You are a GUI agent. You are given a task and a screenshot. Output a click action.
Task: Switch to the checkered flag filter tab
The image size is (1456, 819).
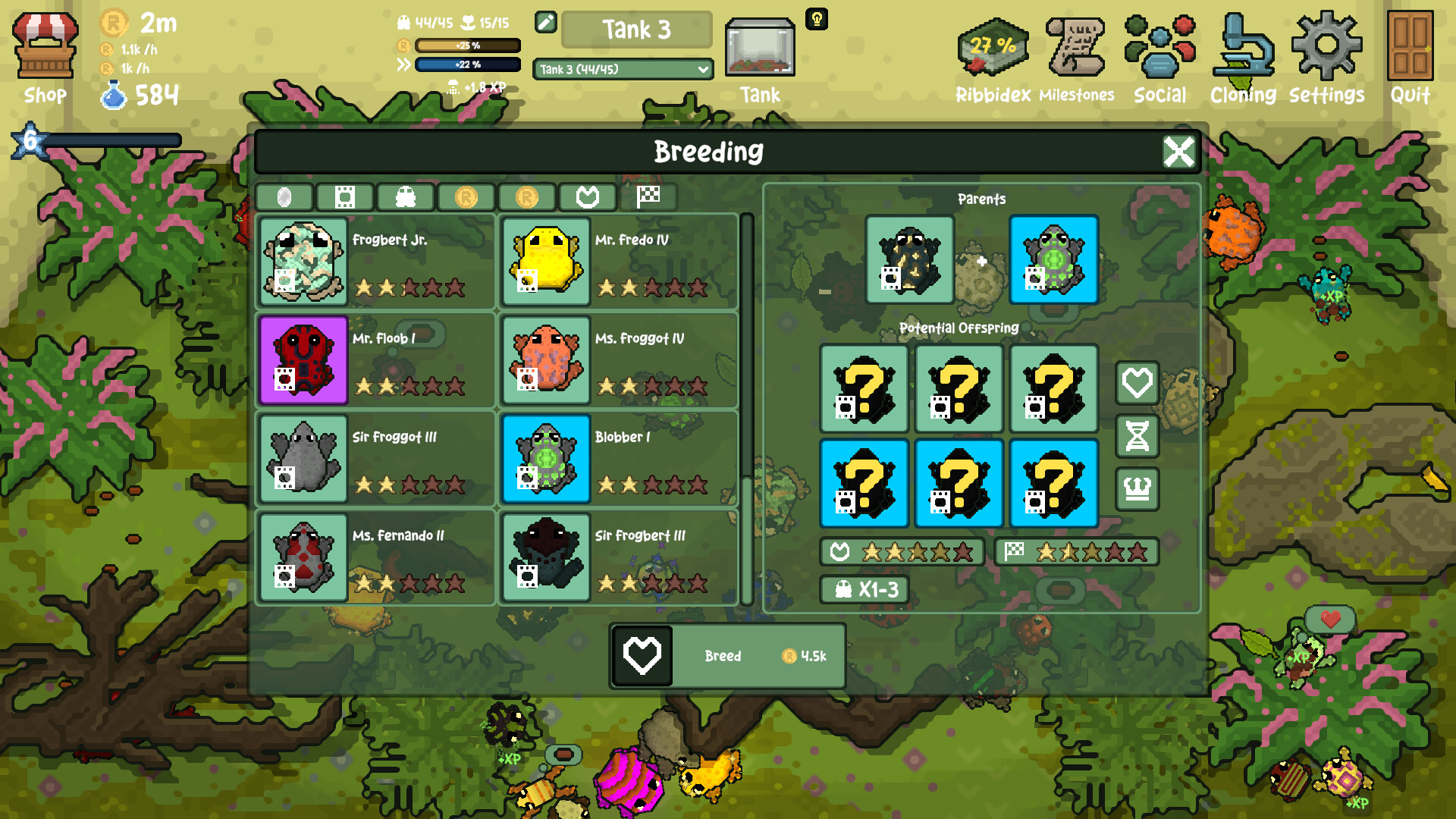tap(648, 197)
